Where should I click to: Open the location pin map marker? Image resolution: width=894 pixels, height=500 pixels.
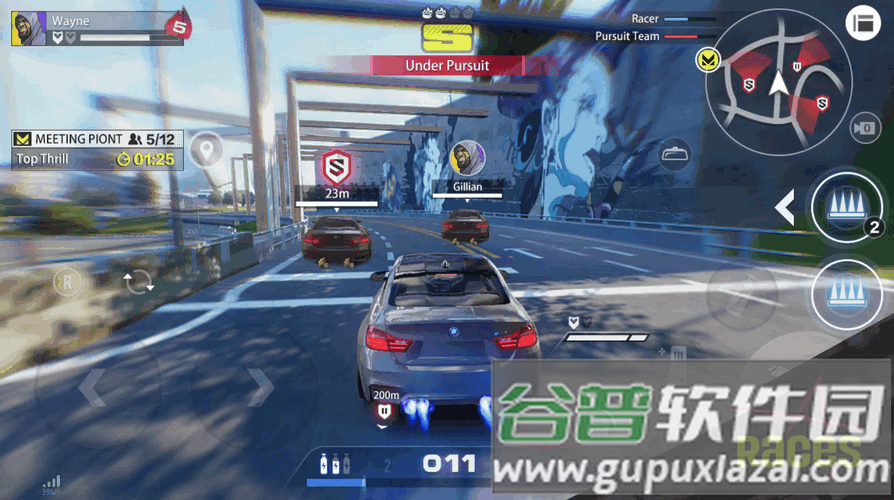207,150
